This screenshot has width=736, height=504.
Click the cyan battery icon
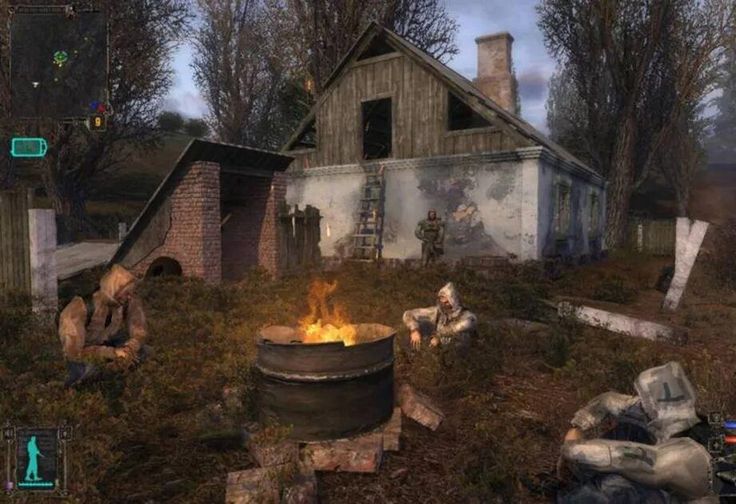click(28, 147)
